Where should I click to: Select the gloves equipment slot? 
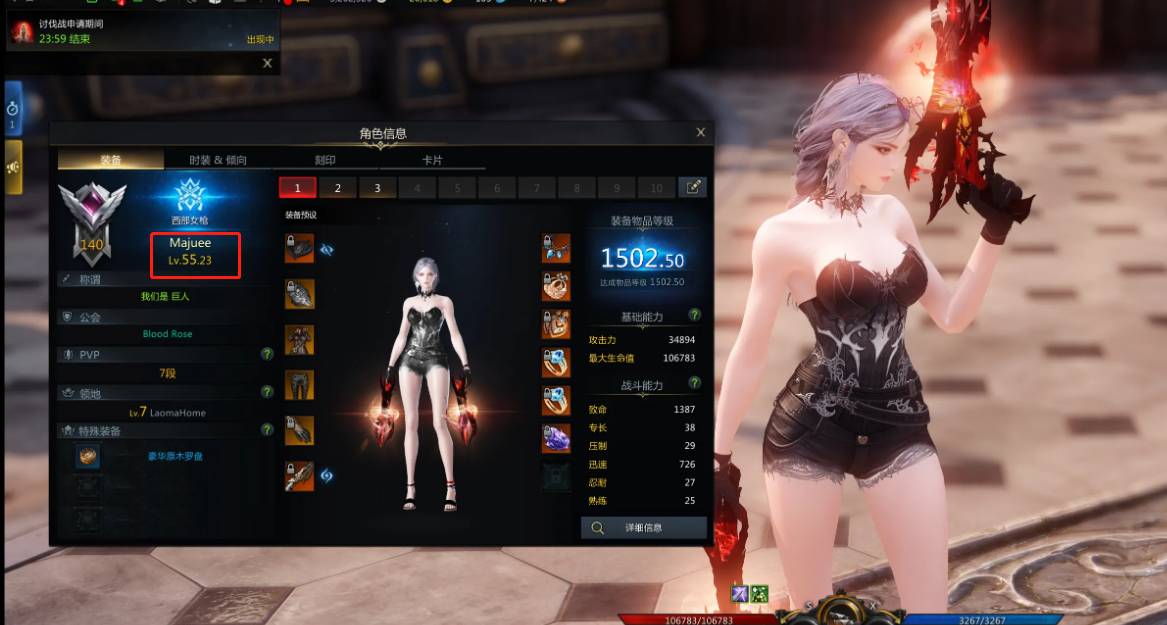(x=299, y=430)
